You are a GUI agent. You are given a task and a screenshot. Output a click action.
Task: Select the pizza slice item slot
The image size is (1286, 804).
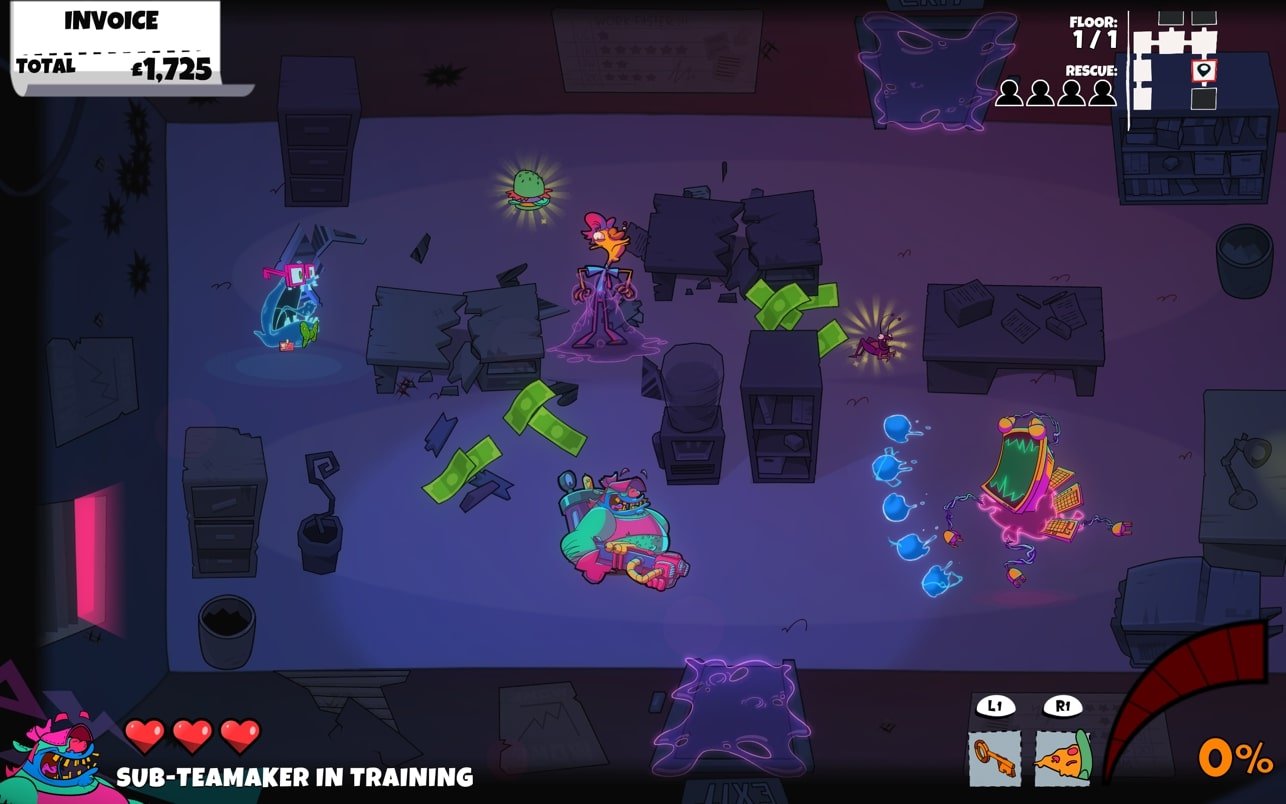coord(1062,758)
